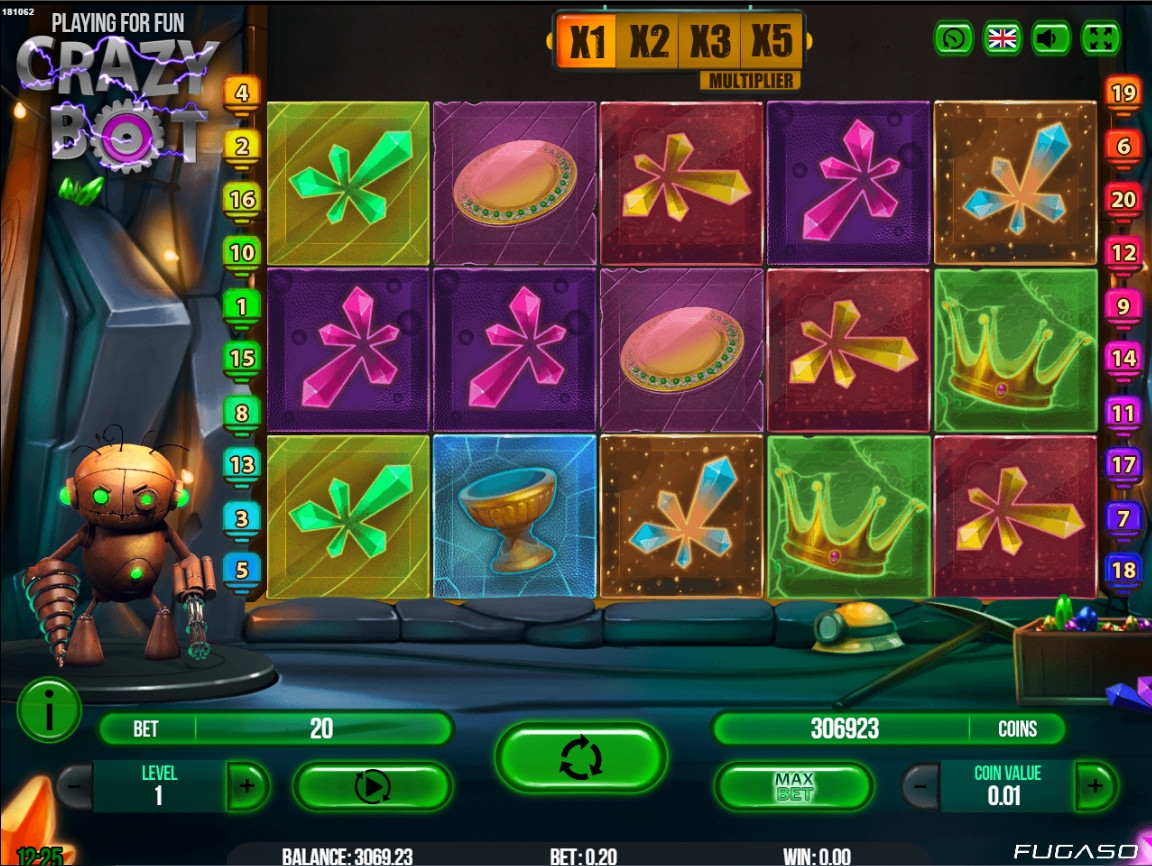Toggle the sound speaker icon
1152x866 pixels.
coord(1050,39)
